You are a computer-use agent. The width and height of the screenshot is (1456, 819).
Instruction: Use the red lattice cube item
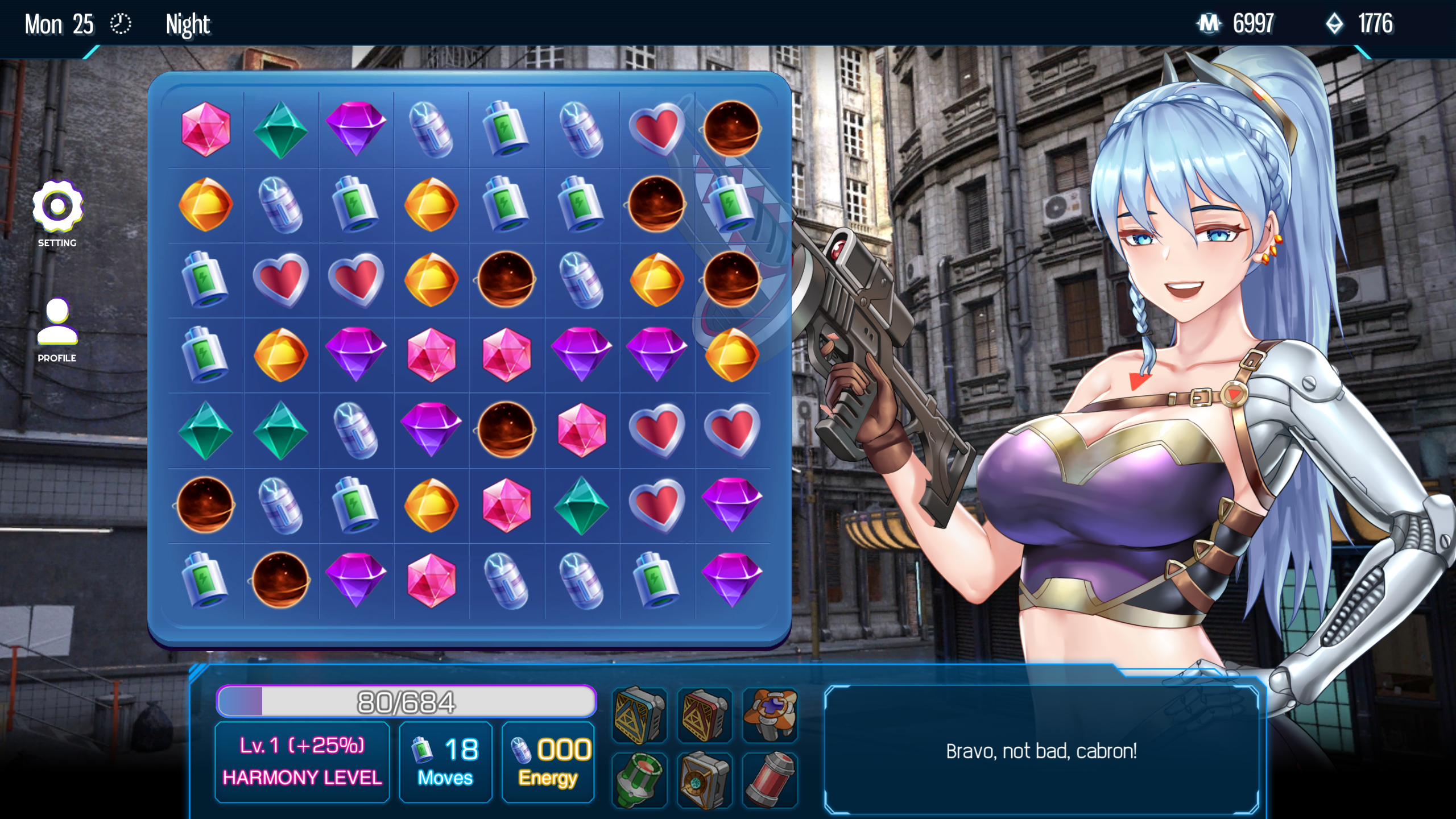point(704,714)
